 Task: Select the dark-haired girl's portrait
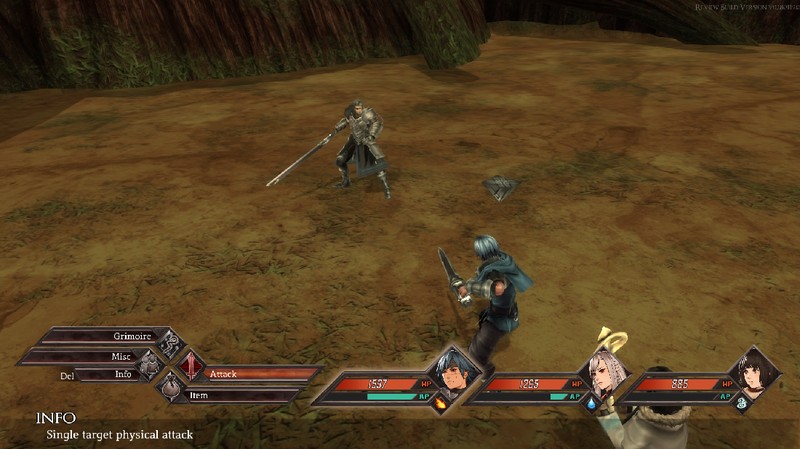tap(753, 377)
